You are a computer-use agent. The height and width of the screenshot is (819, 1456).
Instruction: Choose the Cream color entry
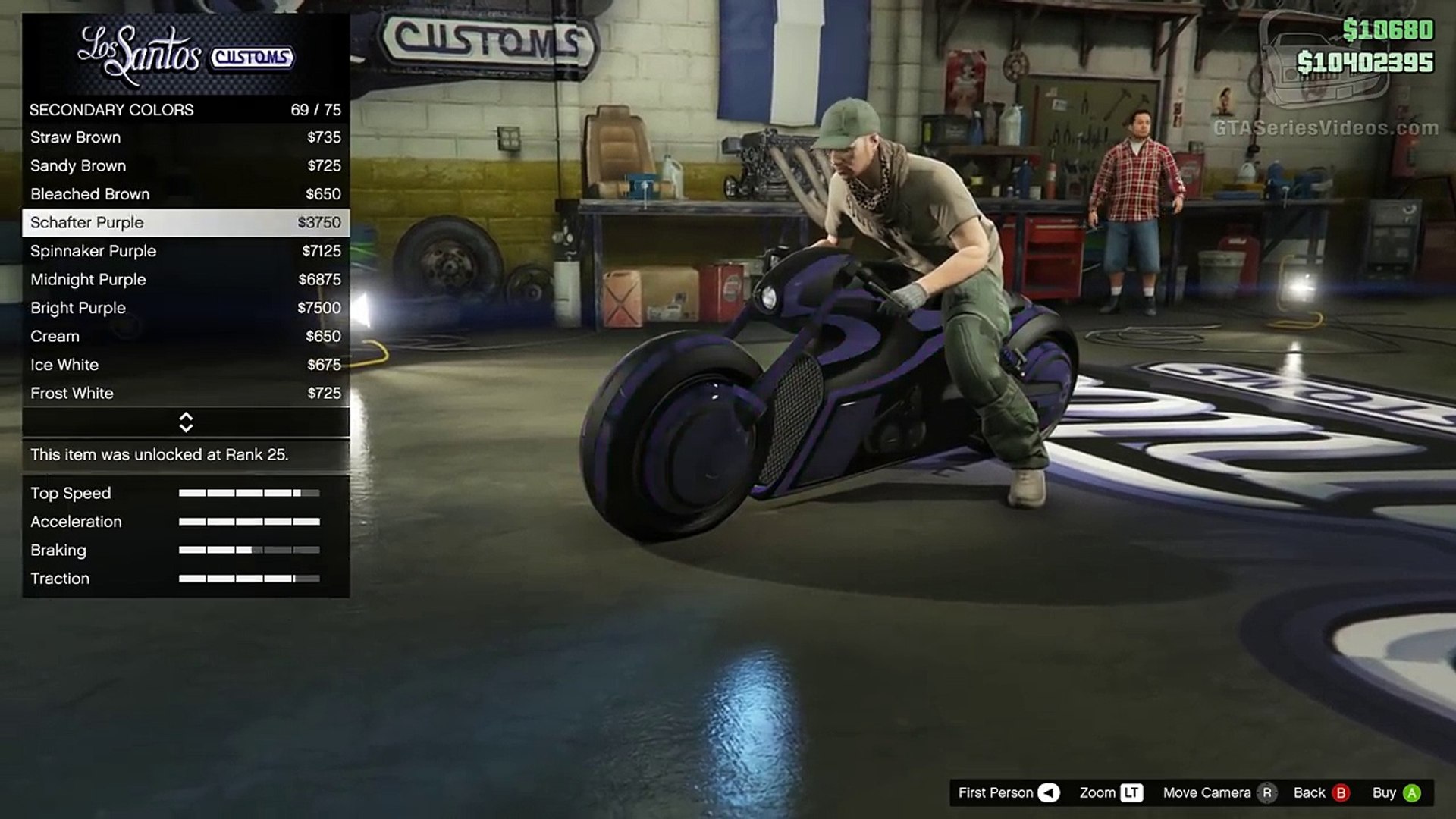[185, 336]
